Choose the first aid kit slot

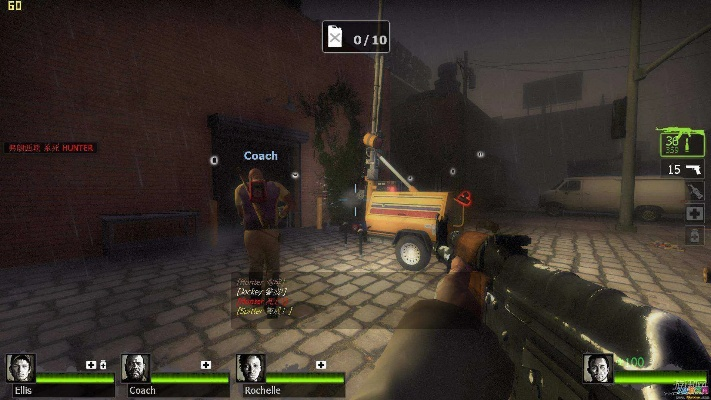pyautogui.click(x=694, y=214)
